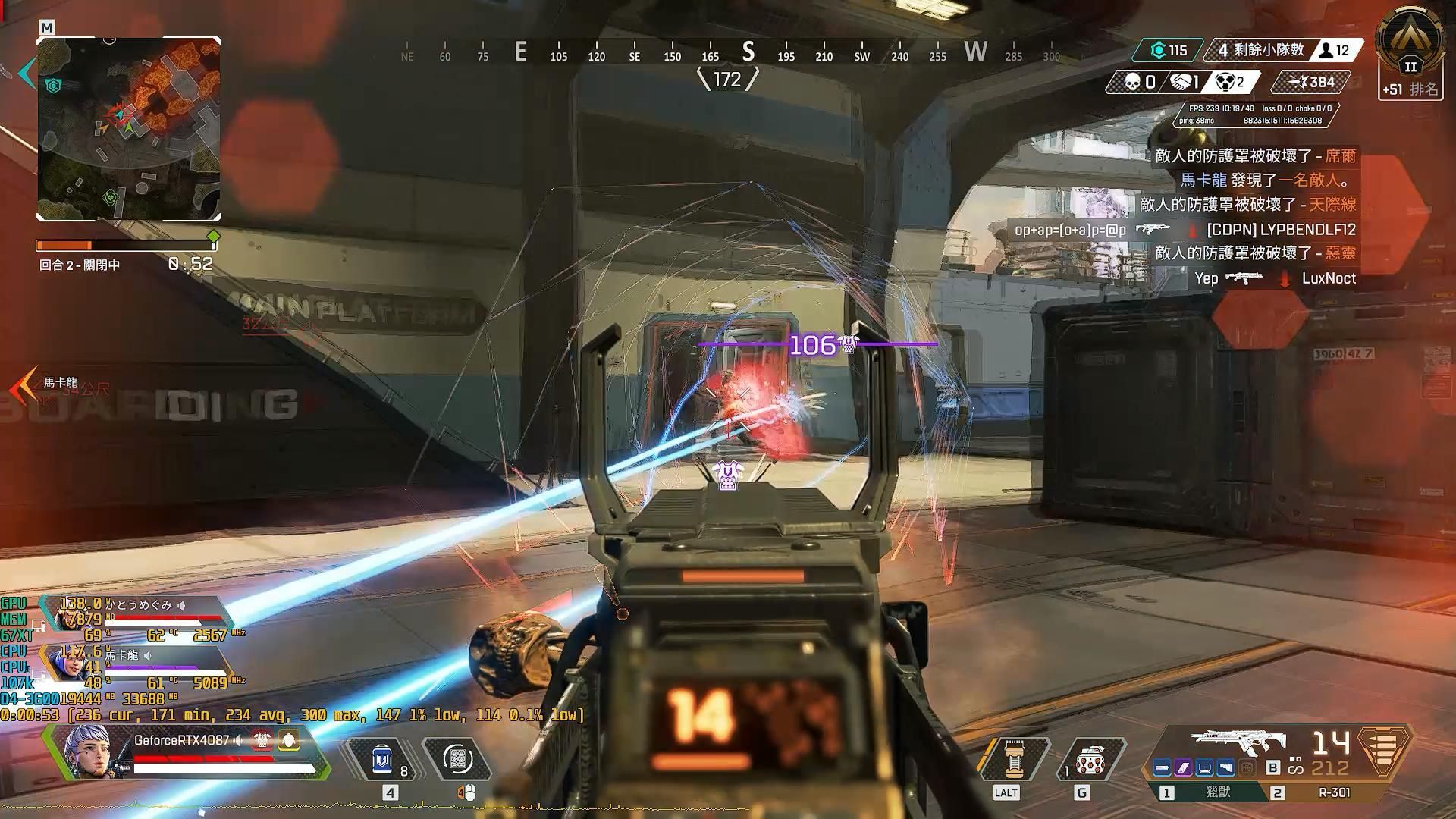Click the damage dealt icon showing 384

pos(1298,82)
